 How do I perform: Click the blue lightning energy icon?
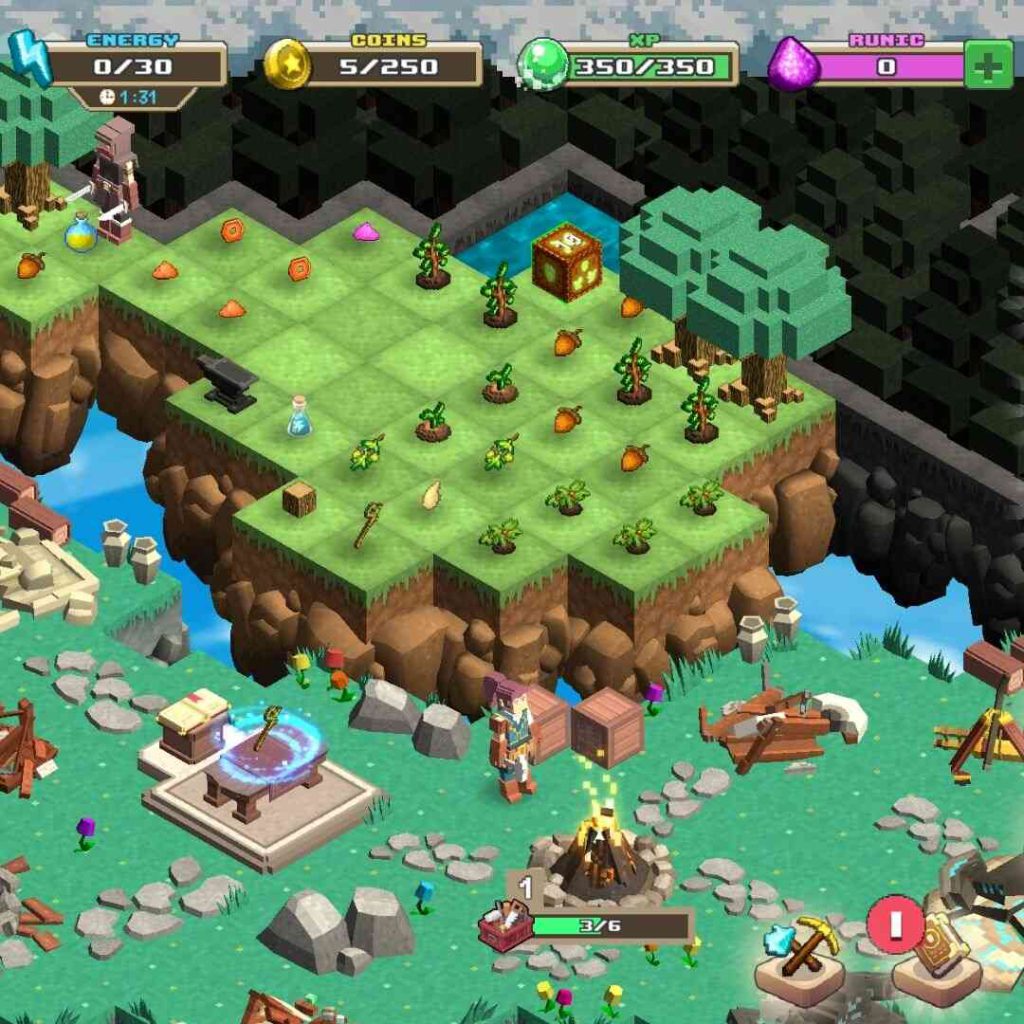pos(31,58)
